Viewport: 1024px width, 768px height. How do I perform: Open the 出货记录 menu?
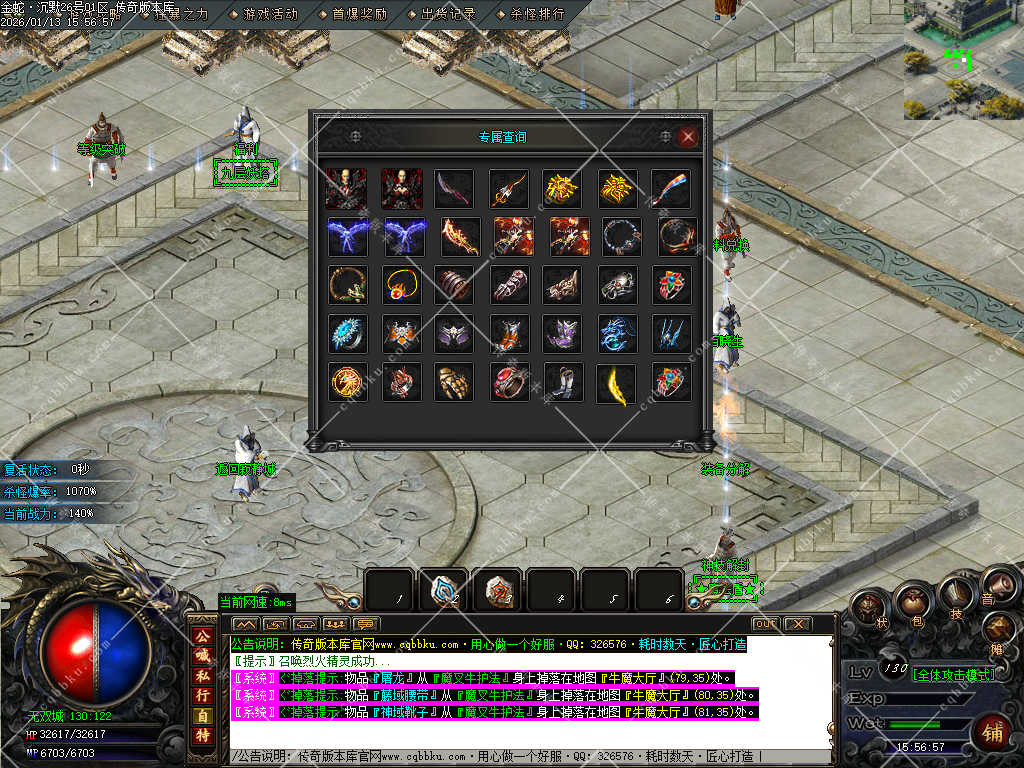point(447,15)
